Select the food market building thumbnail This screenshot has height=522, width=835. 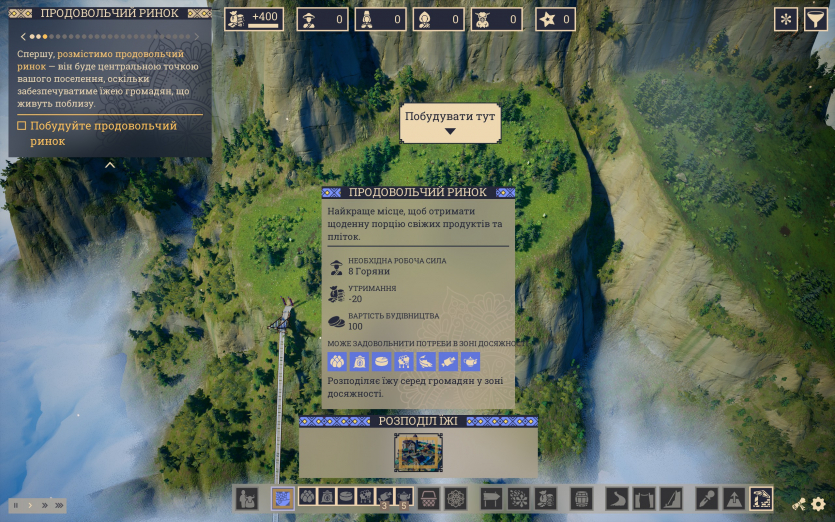click(418, 452)
